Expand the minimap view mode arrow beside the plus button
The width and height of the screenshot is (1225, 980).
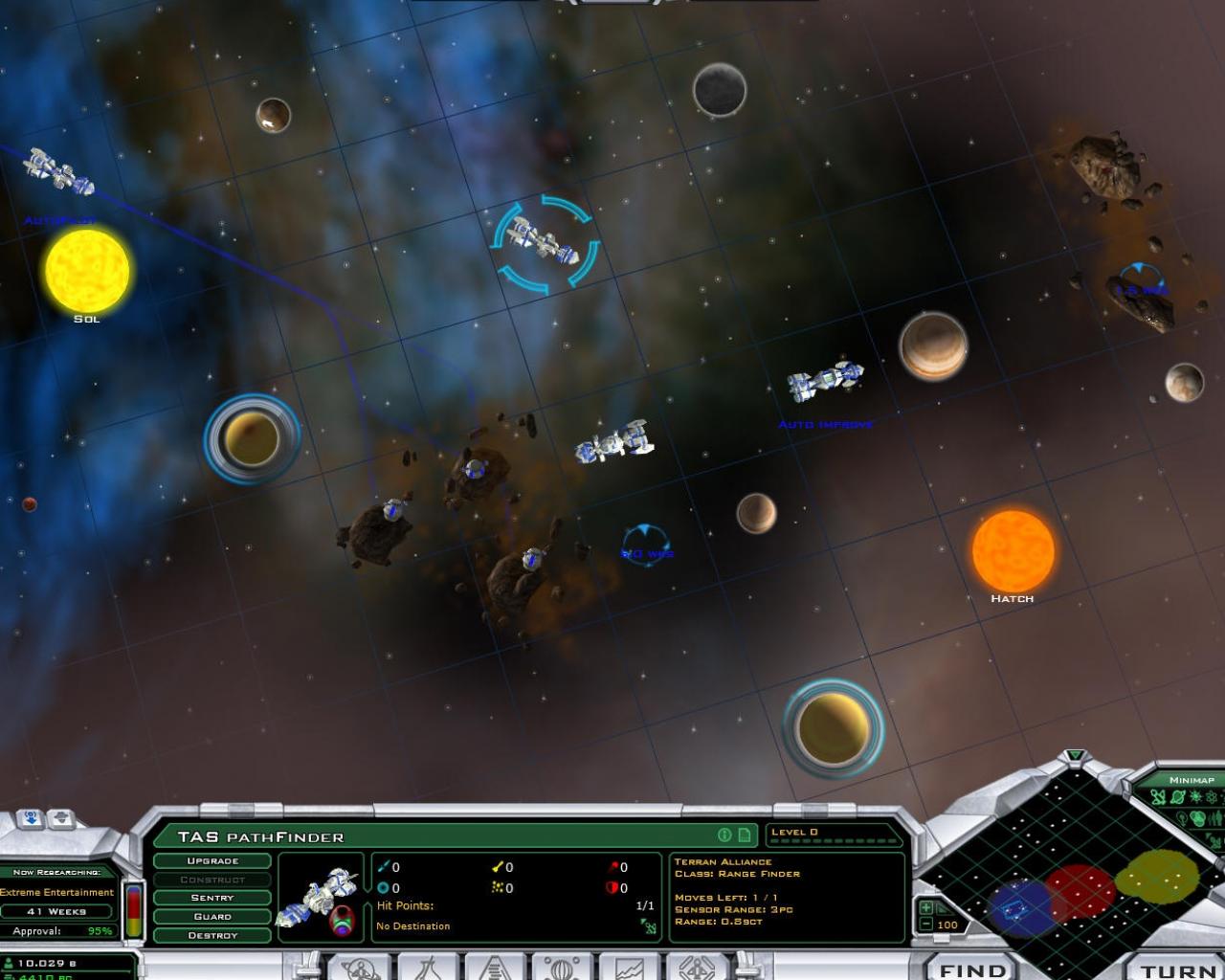944,907
